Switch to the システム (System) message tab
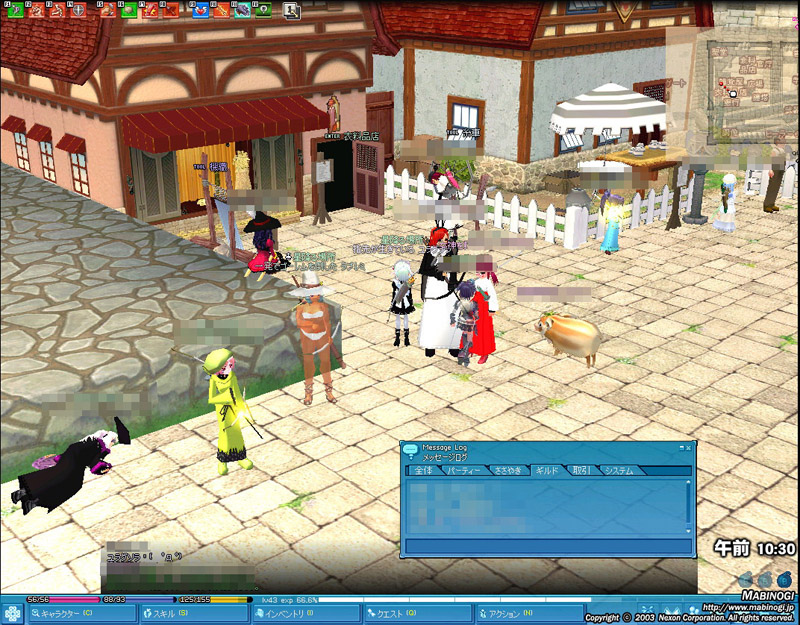This screenshot has height=625, width=800. [618, 470]
